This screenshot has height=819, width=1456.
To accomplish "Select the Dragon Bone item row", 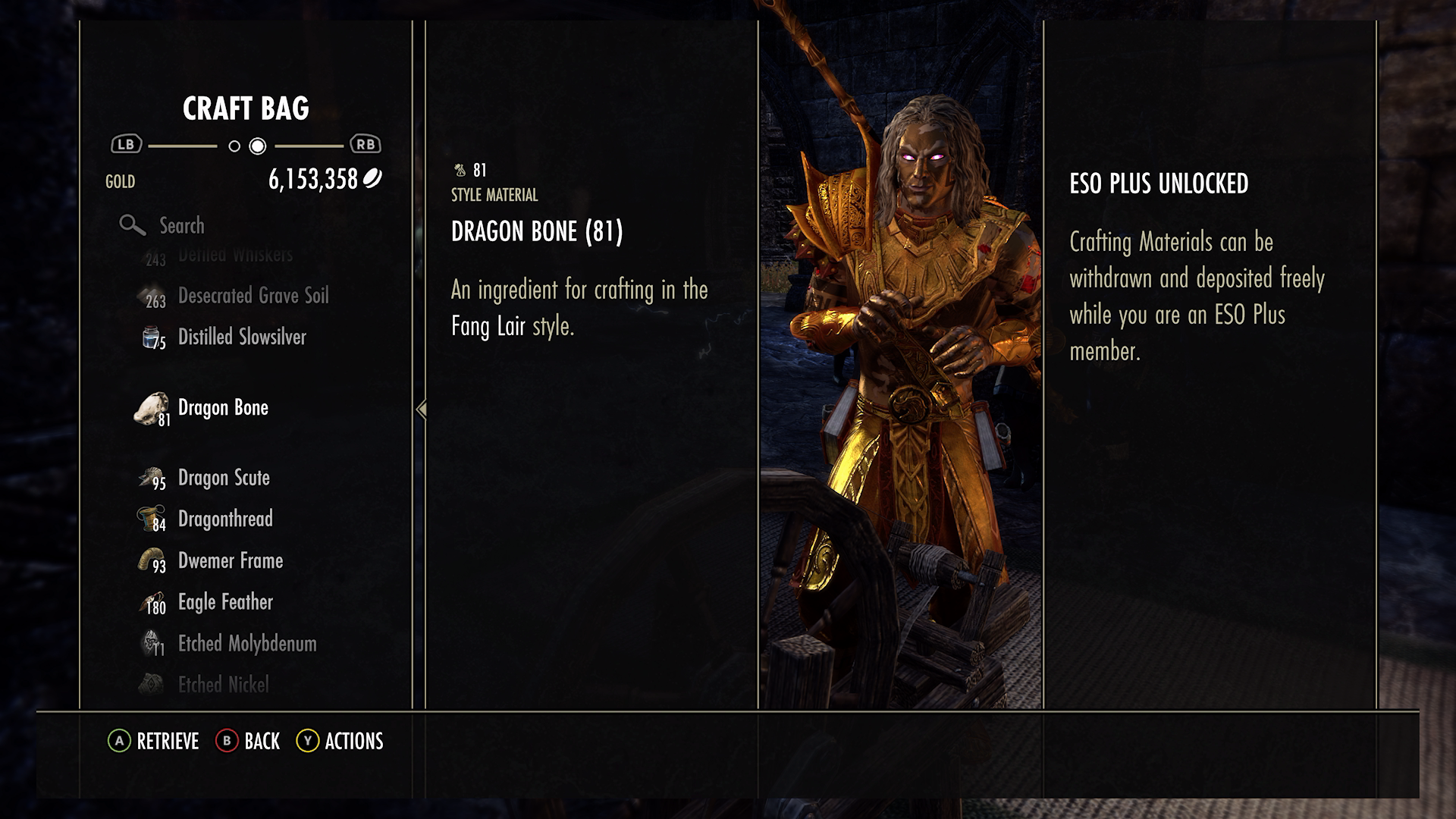I will click(223, 408).
